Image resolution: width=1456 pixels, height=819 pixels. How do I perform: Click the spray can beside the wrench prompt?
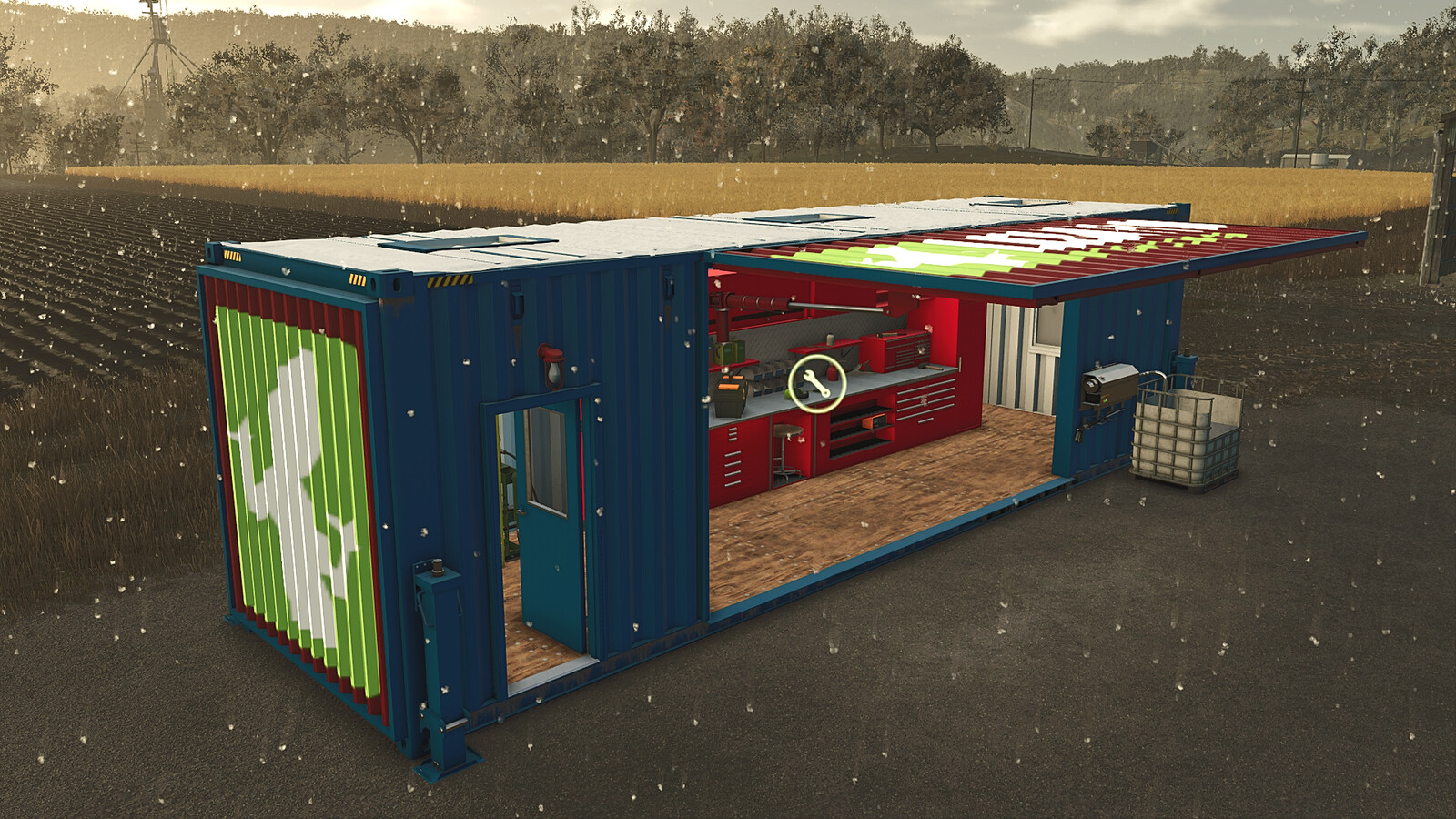click(831, 372)
